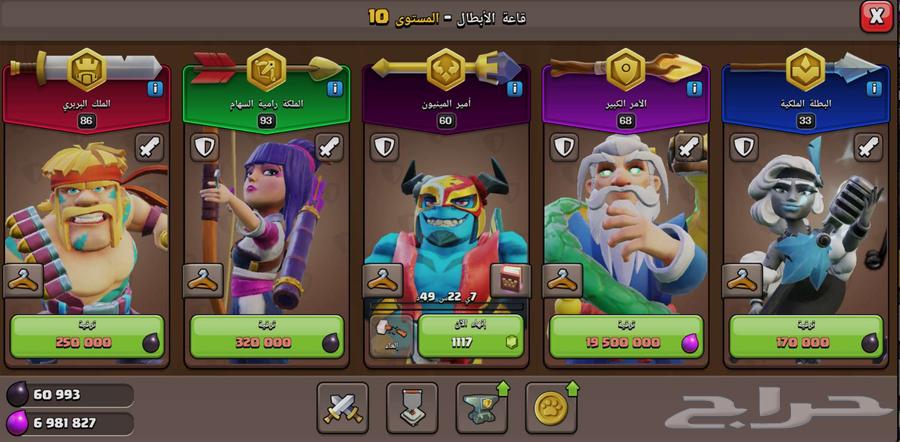
Task: Open Barbarian King skin wardrobe hanger
Action: [23, 281]
